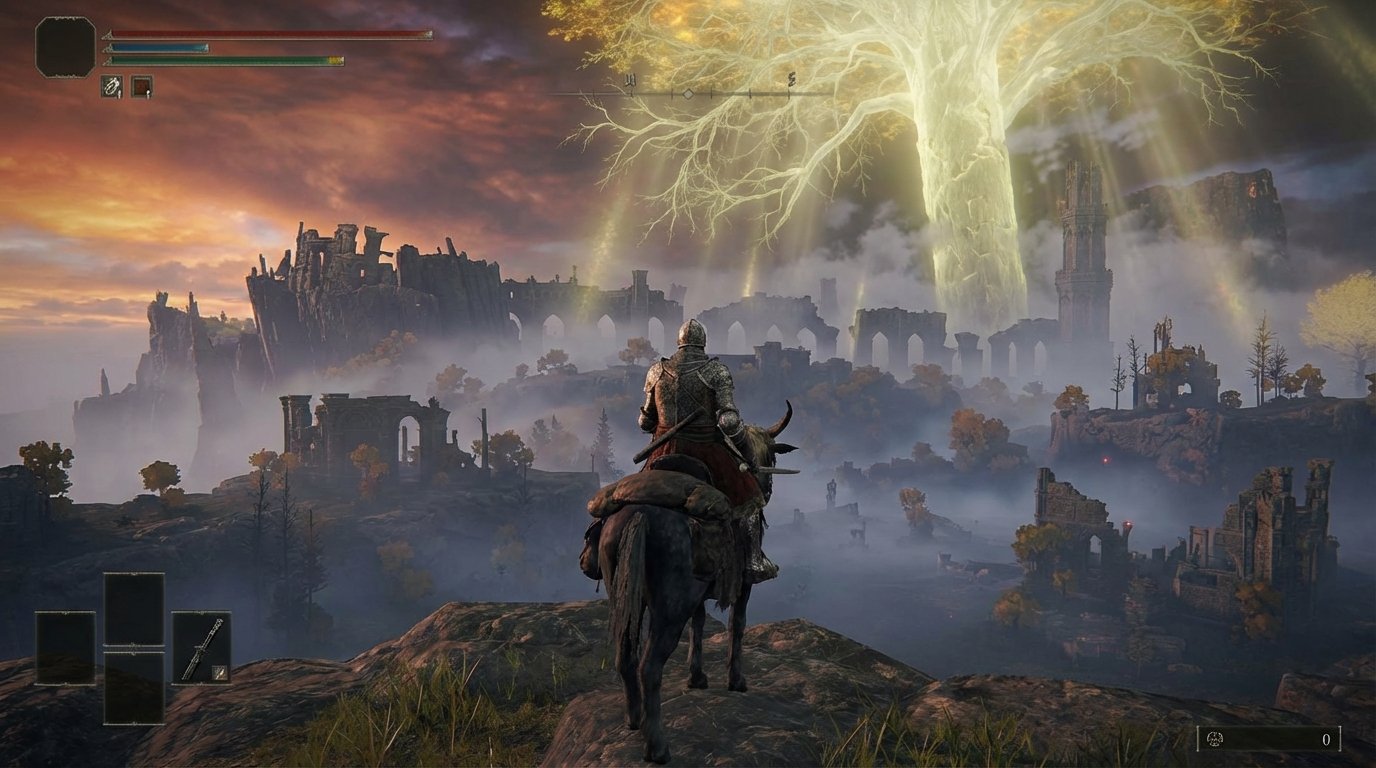
Task: Click the diamond waypoint marker on the compass
Action: [688, 94]
